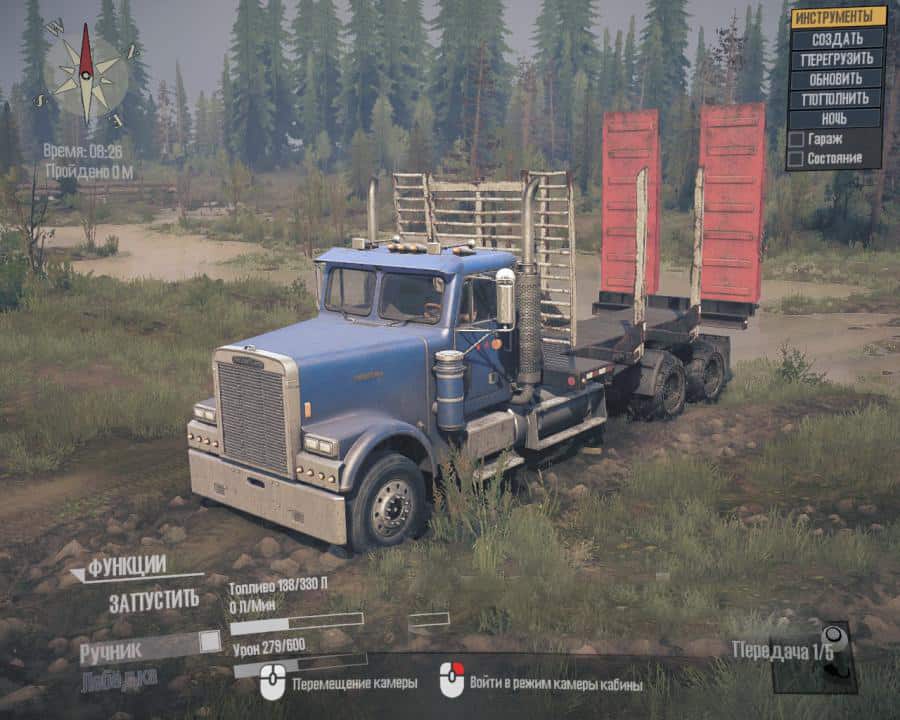This screenshot has height=720, width=900.
Task: Switch time with the Ночь button
Action: tap(837, 118)
